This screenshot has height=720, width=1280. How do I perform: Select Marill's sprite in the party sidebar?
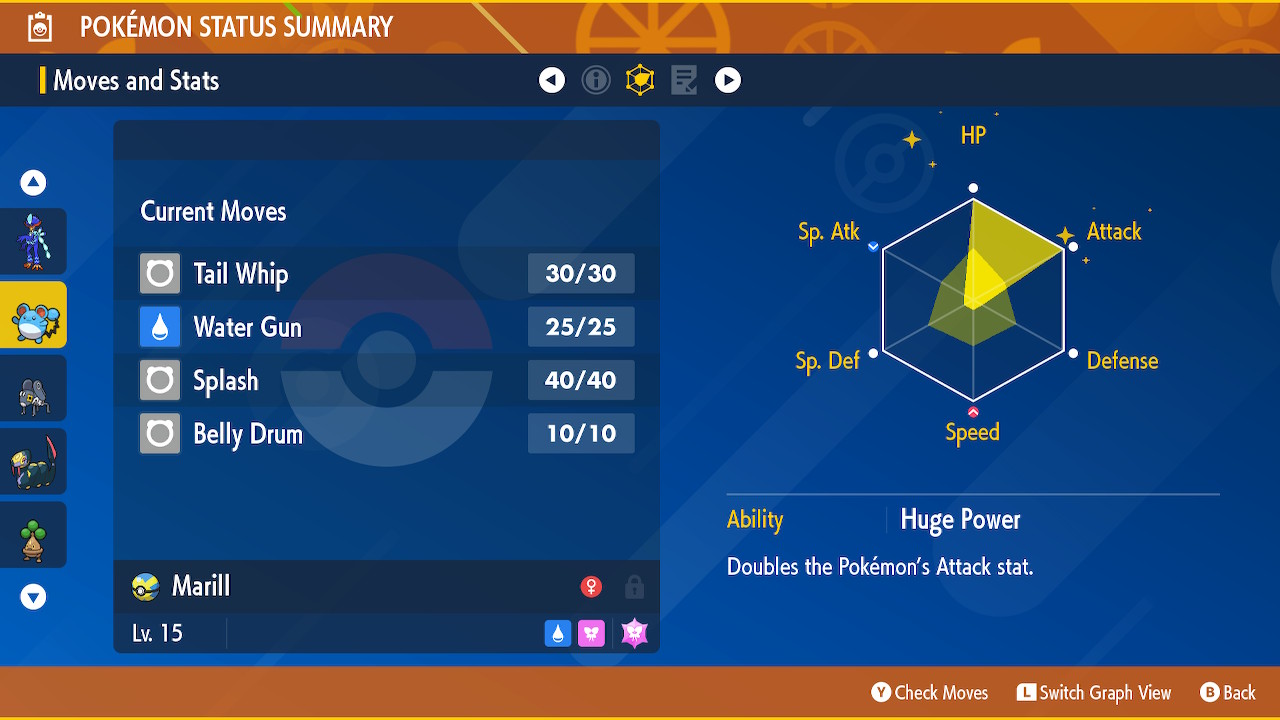[33, 314]
